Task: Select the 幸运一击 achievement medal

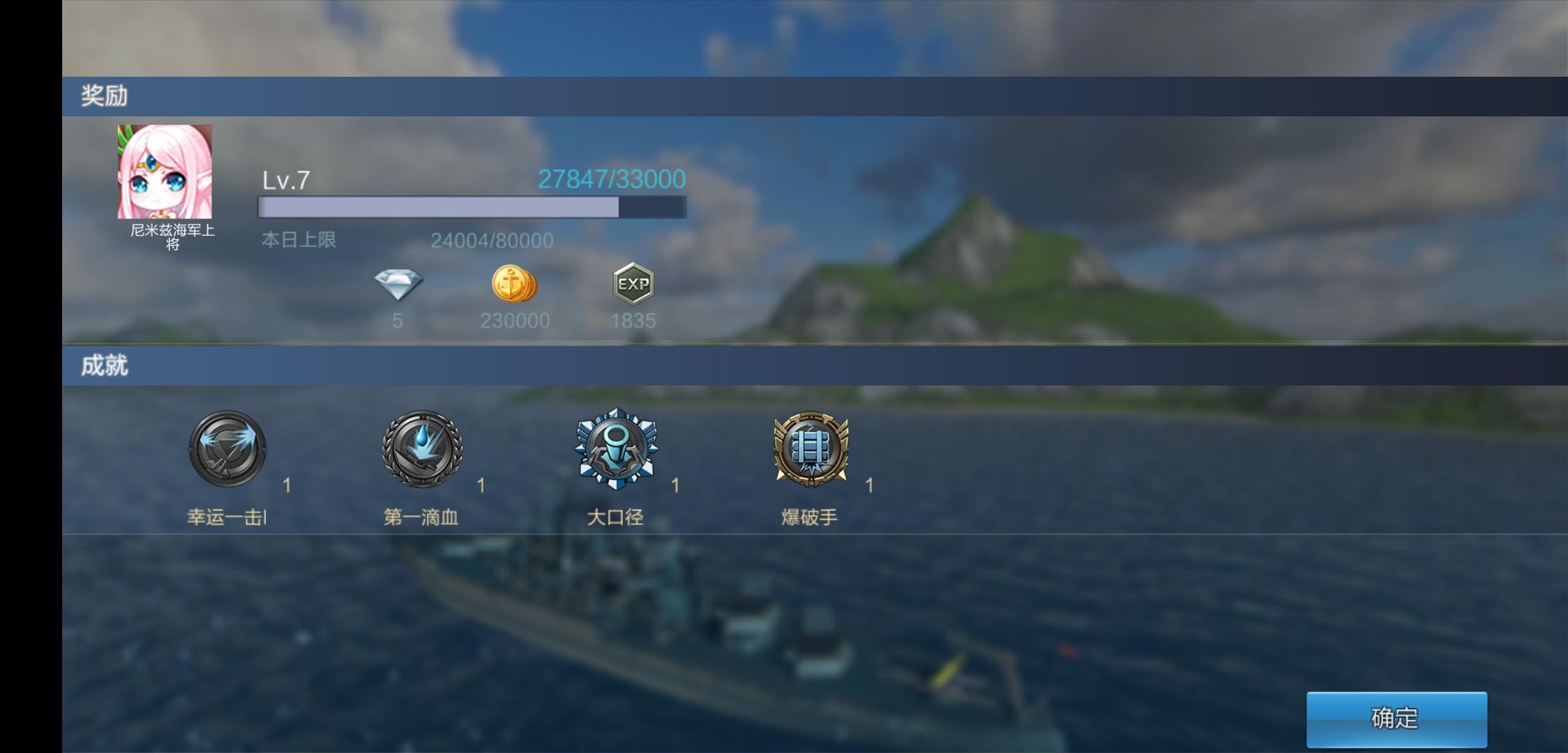Action: 227,448
